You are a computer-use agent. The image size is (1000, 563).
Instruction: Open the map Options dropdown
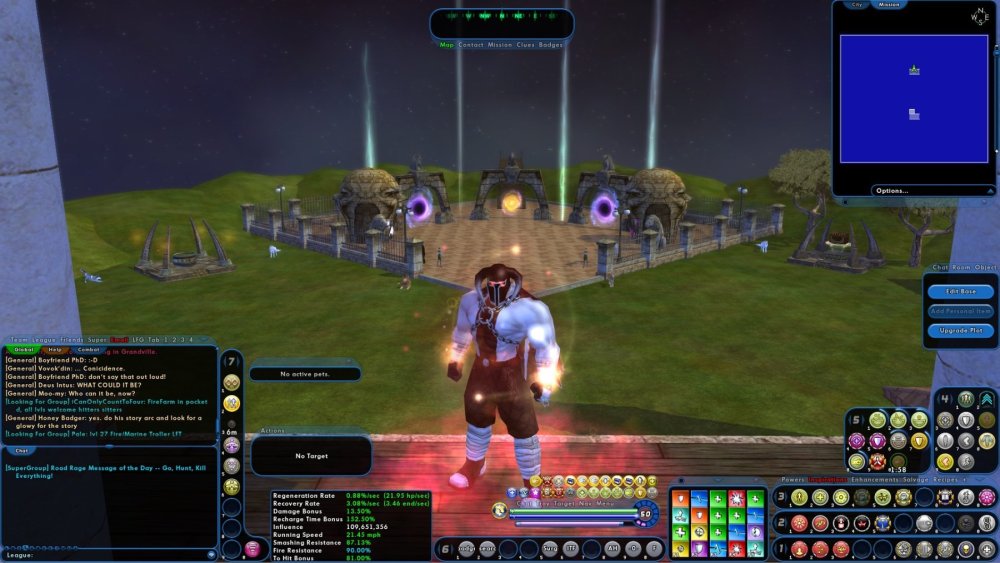(891, 190)
